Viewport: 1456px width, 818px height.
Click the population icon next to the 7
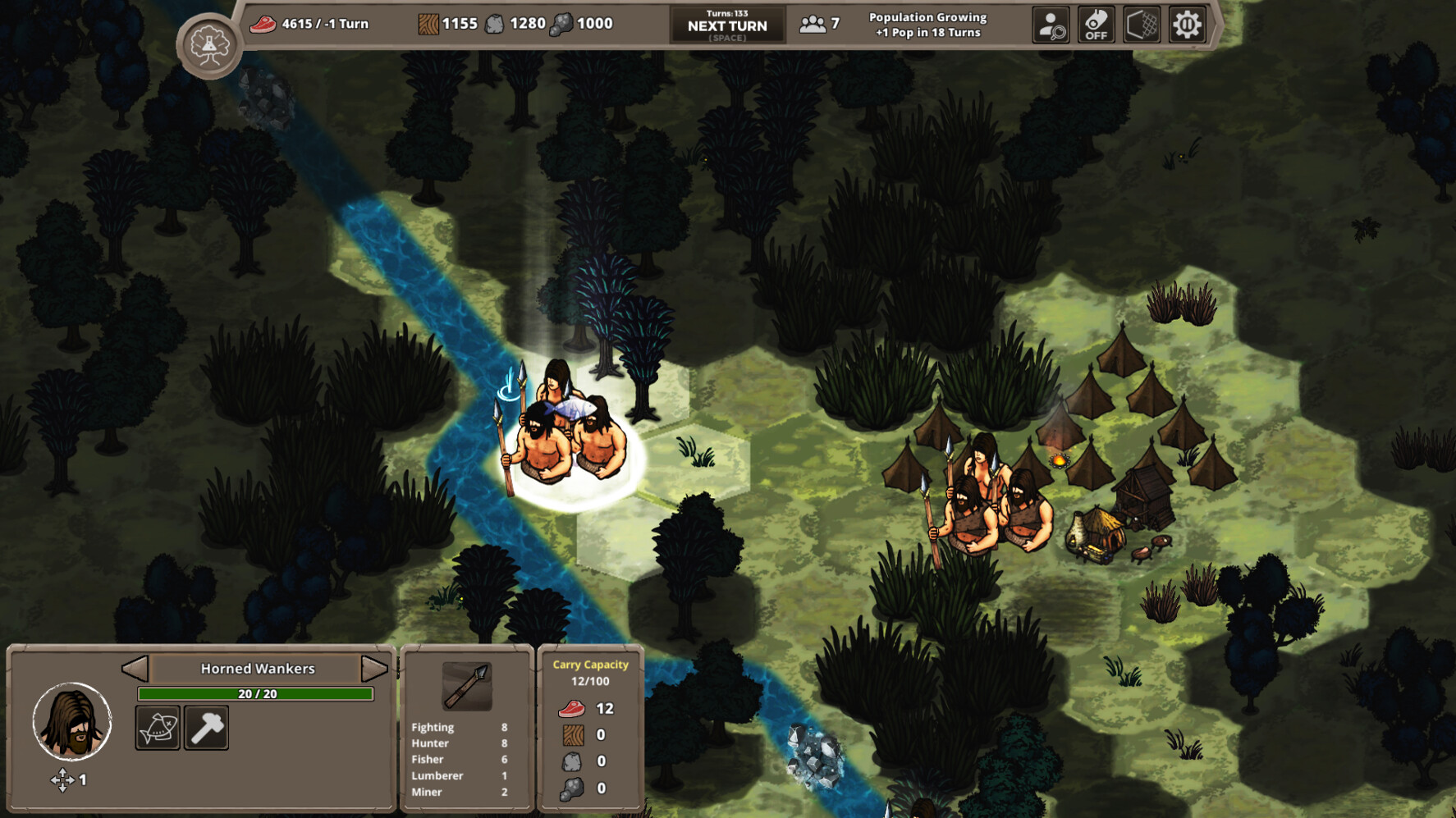(x=813, y=25)
